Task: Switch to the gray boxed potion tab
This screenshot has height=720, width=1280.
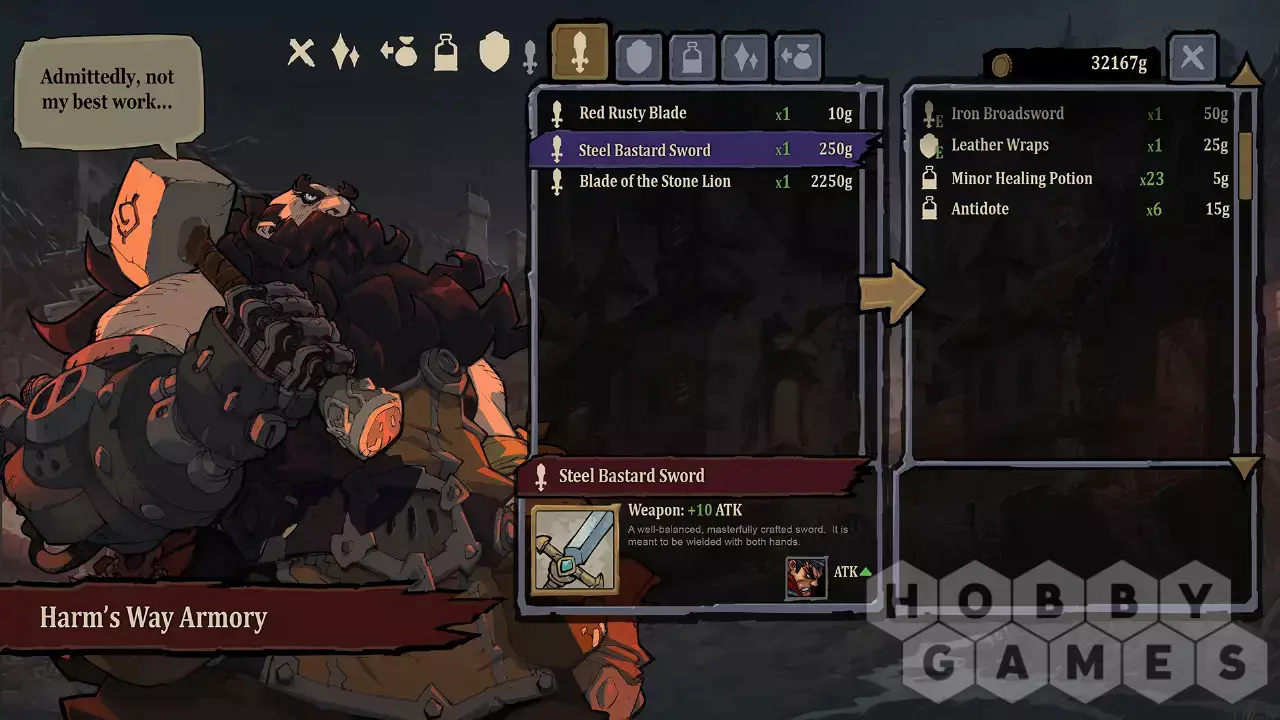Action: [x=692, y=58]
